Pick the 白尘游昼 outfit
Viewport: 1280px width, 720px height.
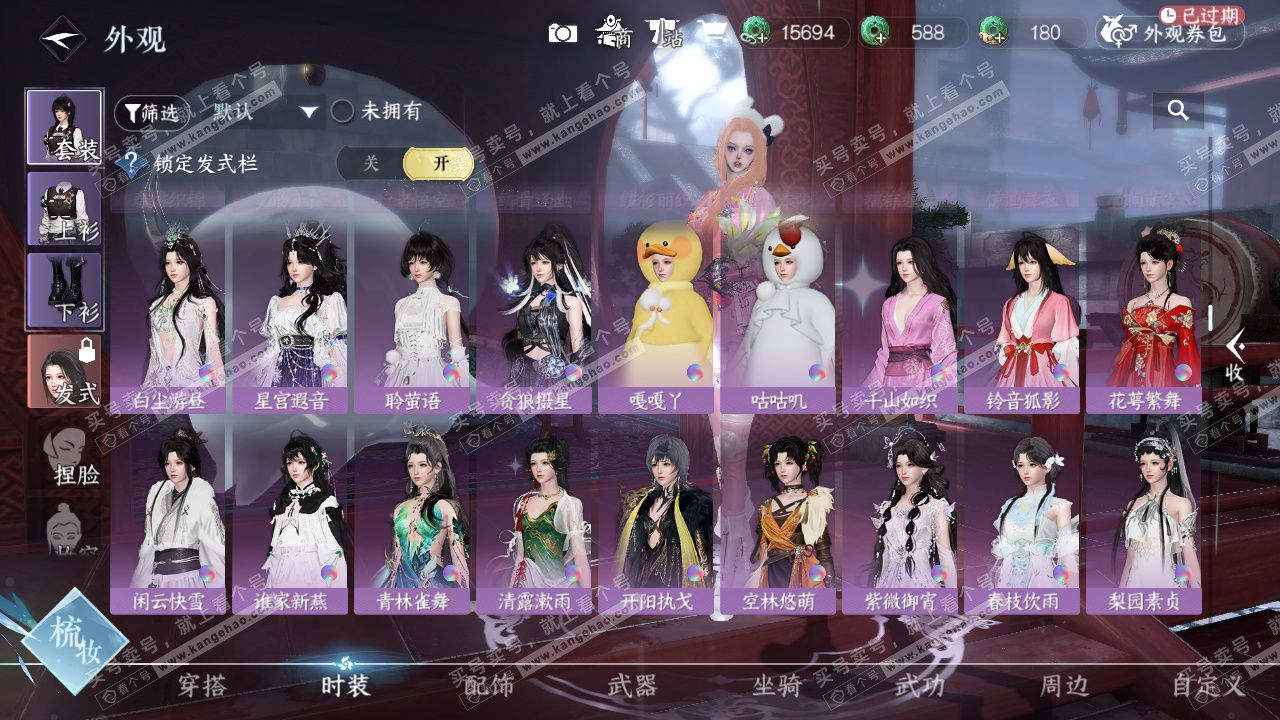168,315
